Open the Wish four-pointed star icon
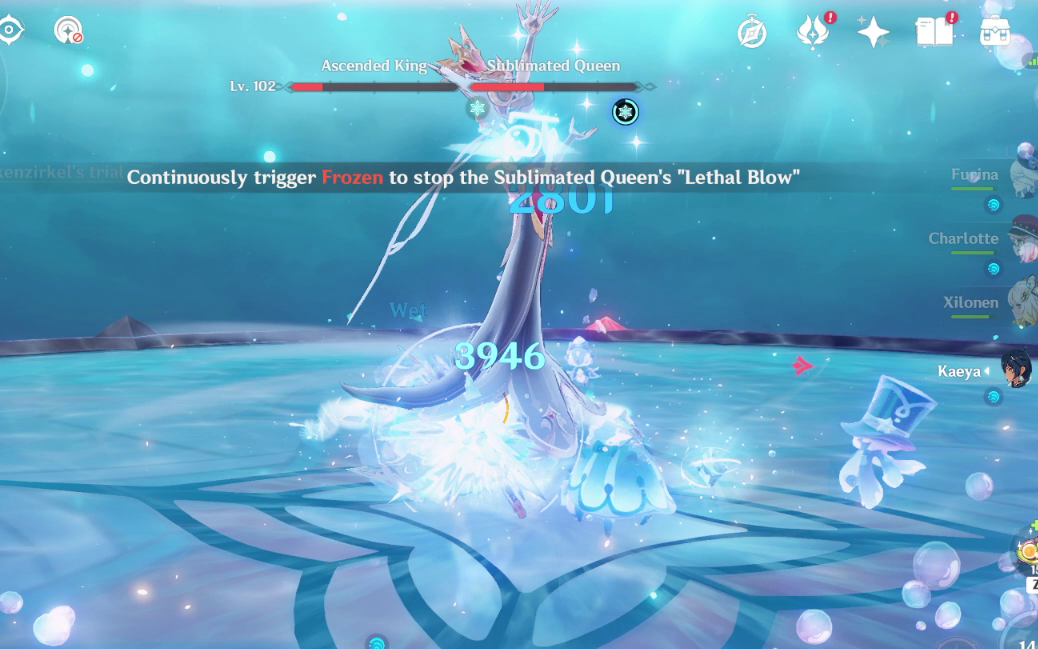 873,32
